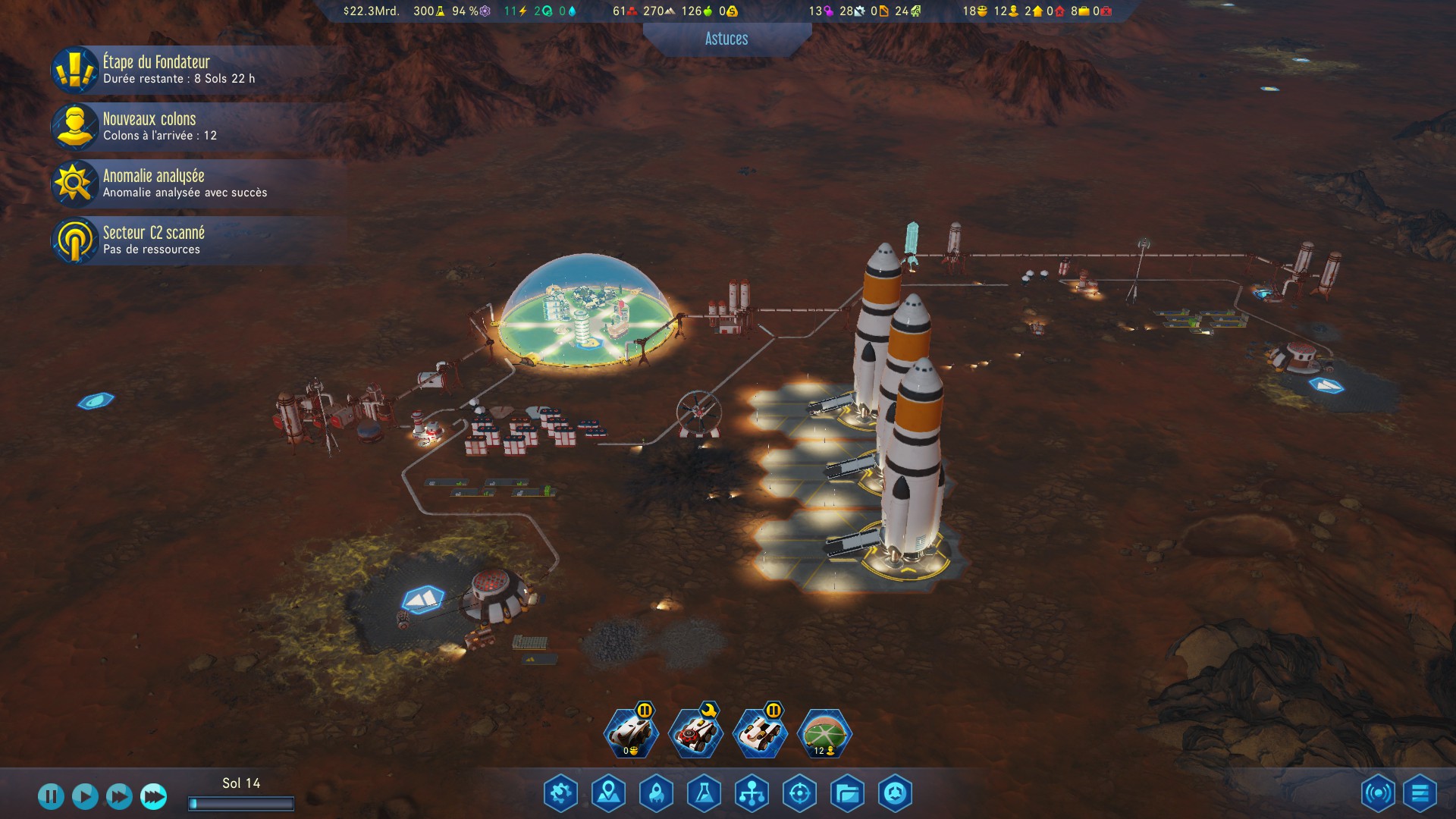Select the paused RC Transport rover with cargo count
Screen dimensions: 1456x819
(631, 734)
